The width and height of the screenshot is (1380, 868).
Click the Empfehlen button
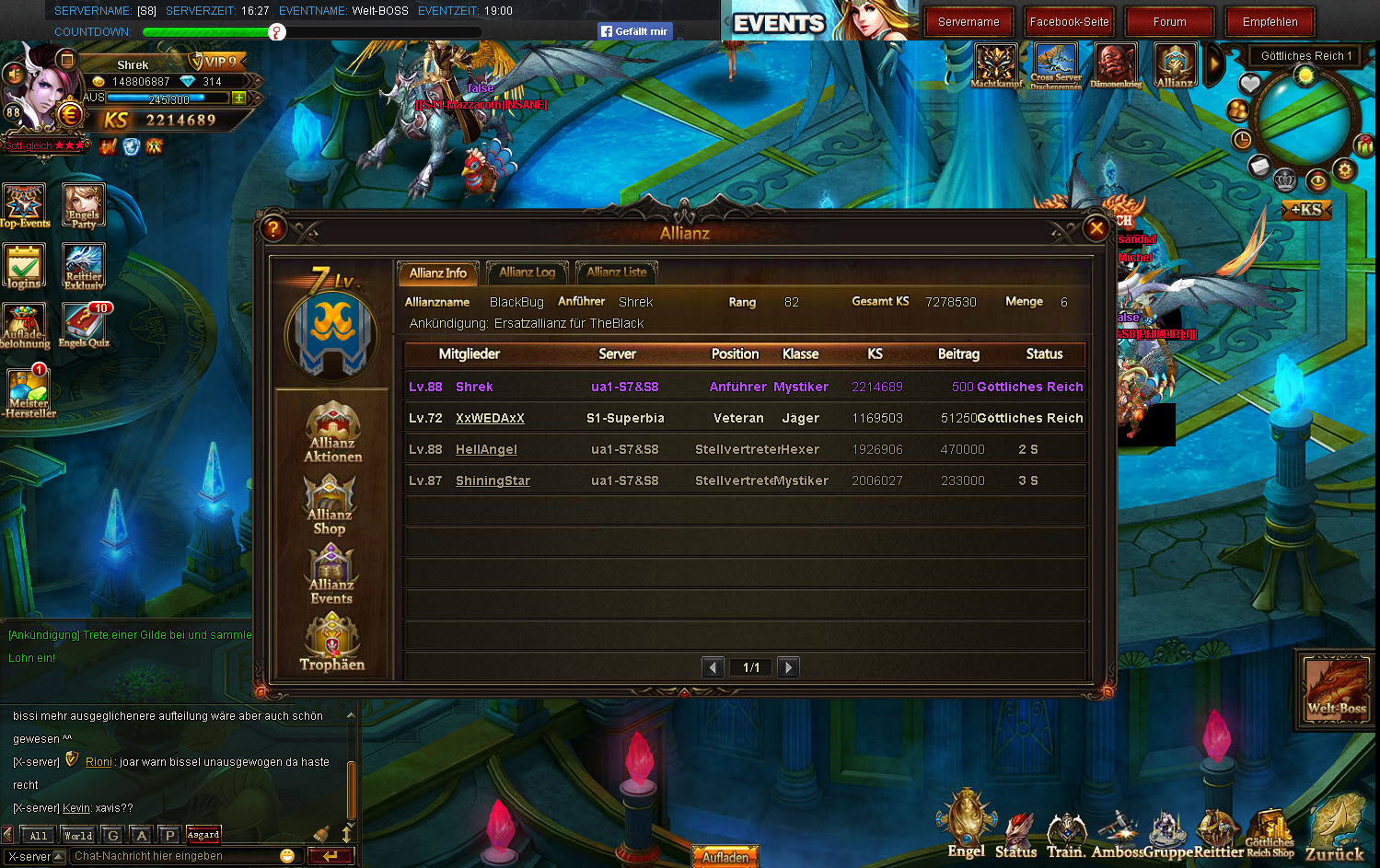tap(1270, 22)
